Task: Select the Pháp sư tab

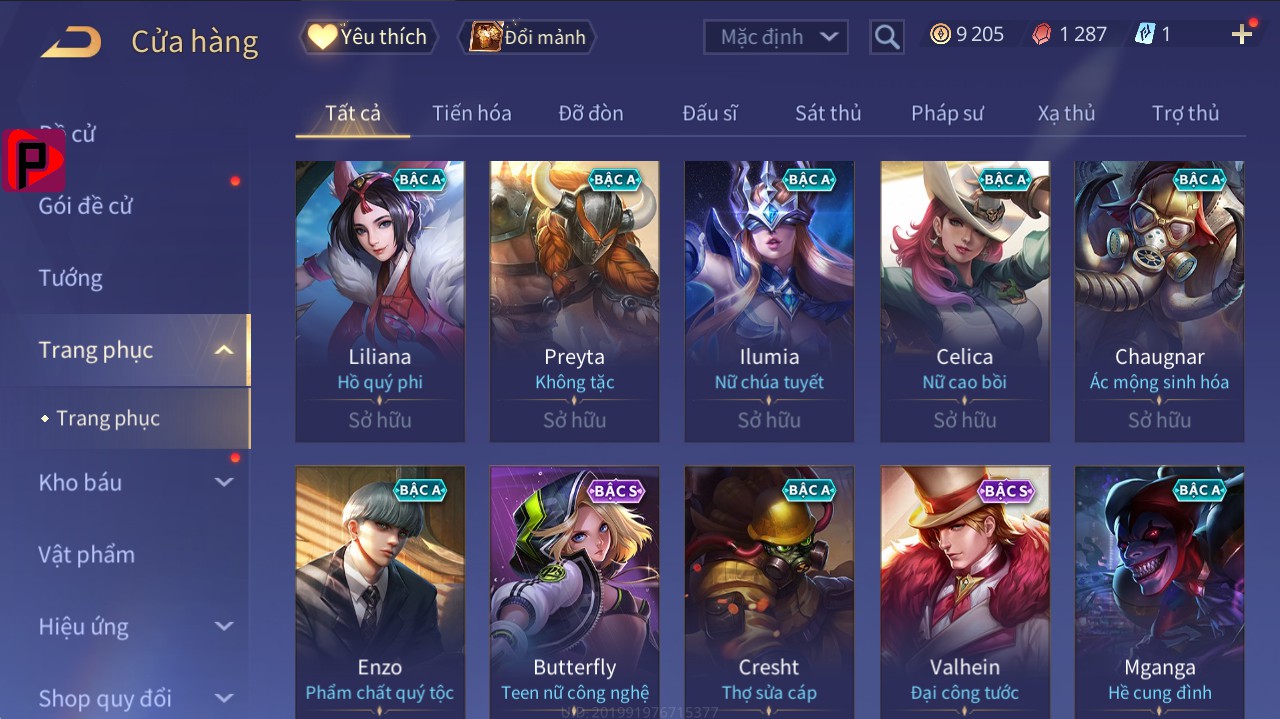Action: pos(947,113)
